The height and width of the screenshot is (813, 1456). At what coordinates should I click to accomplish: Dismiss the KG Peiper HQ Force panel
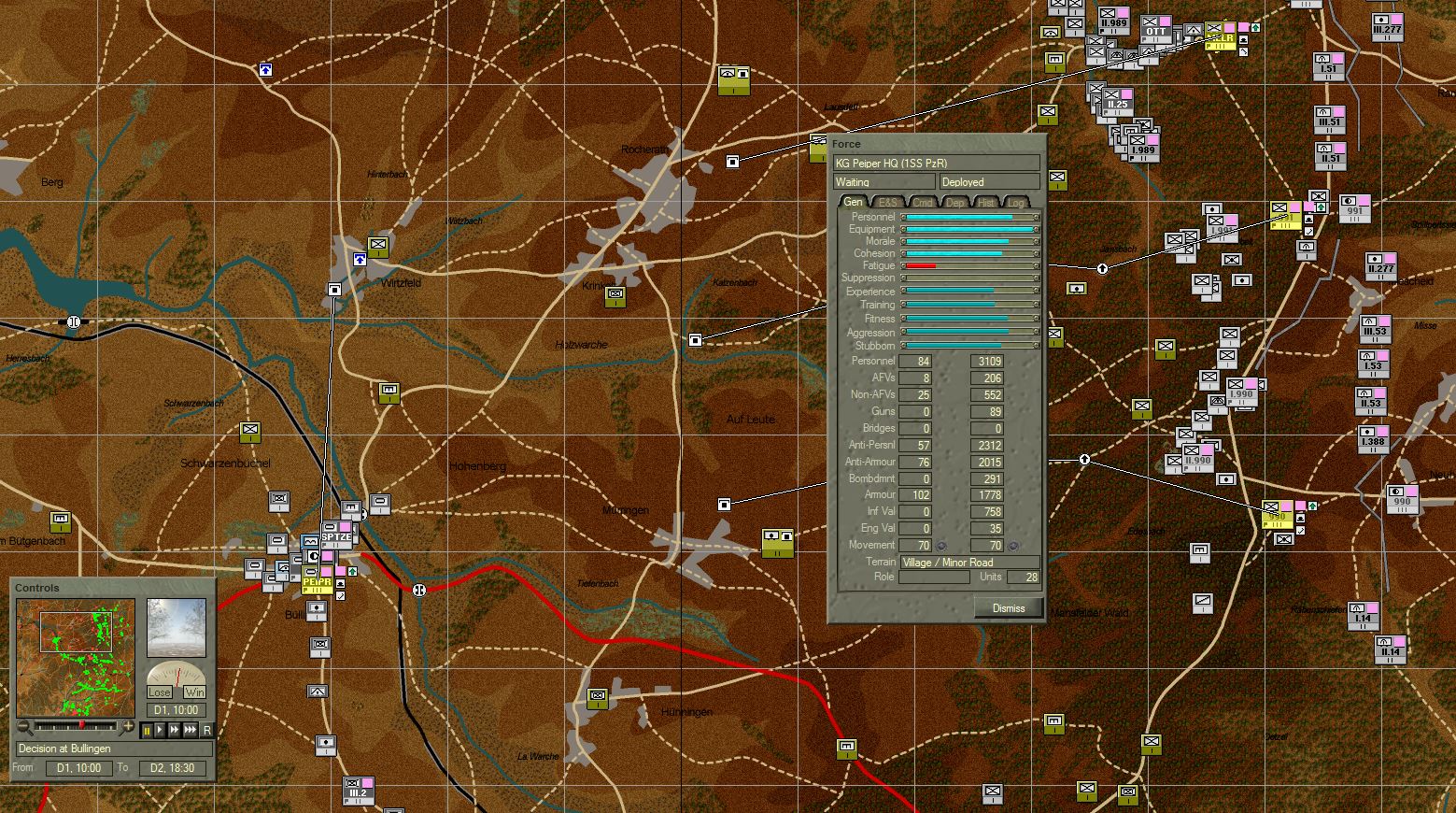1008,607
